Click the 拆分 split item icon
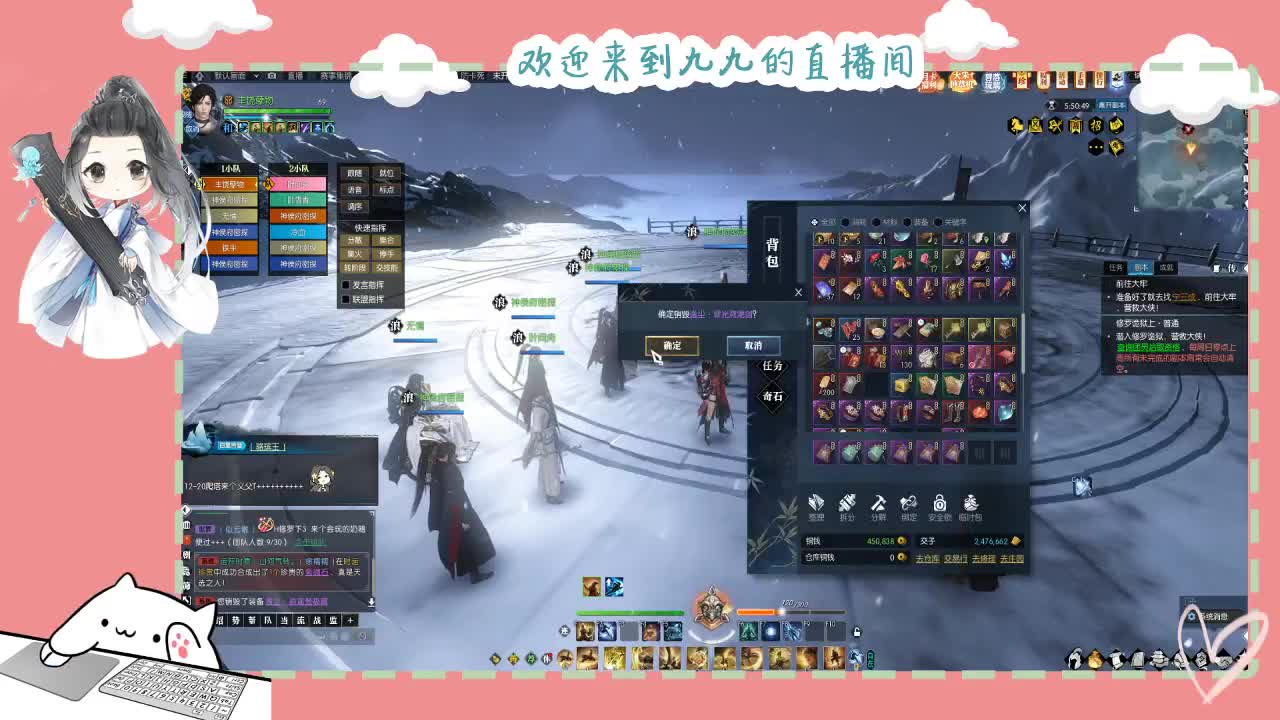Image resolution: width=1280 pixels, height=720 pixels. (x=847, y=504)
